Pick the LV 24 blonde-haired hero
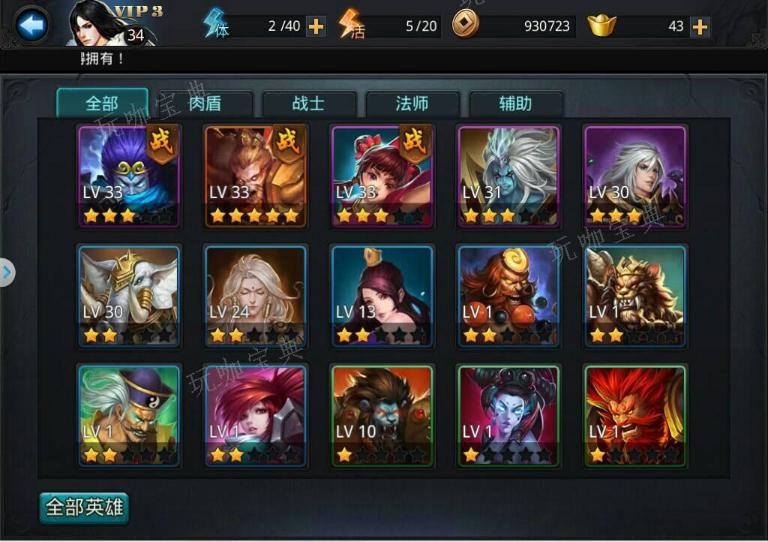Screen dimensions: 768x542 point(255,296)
